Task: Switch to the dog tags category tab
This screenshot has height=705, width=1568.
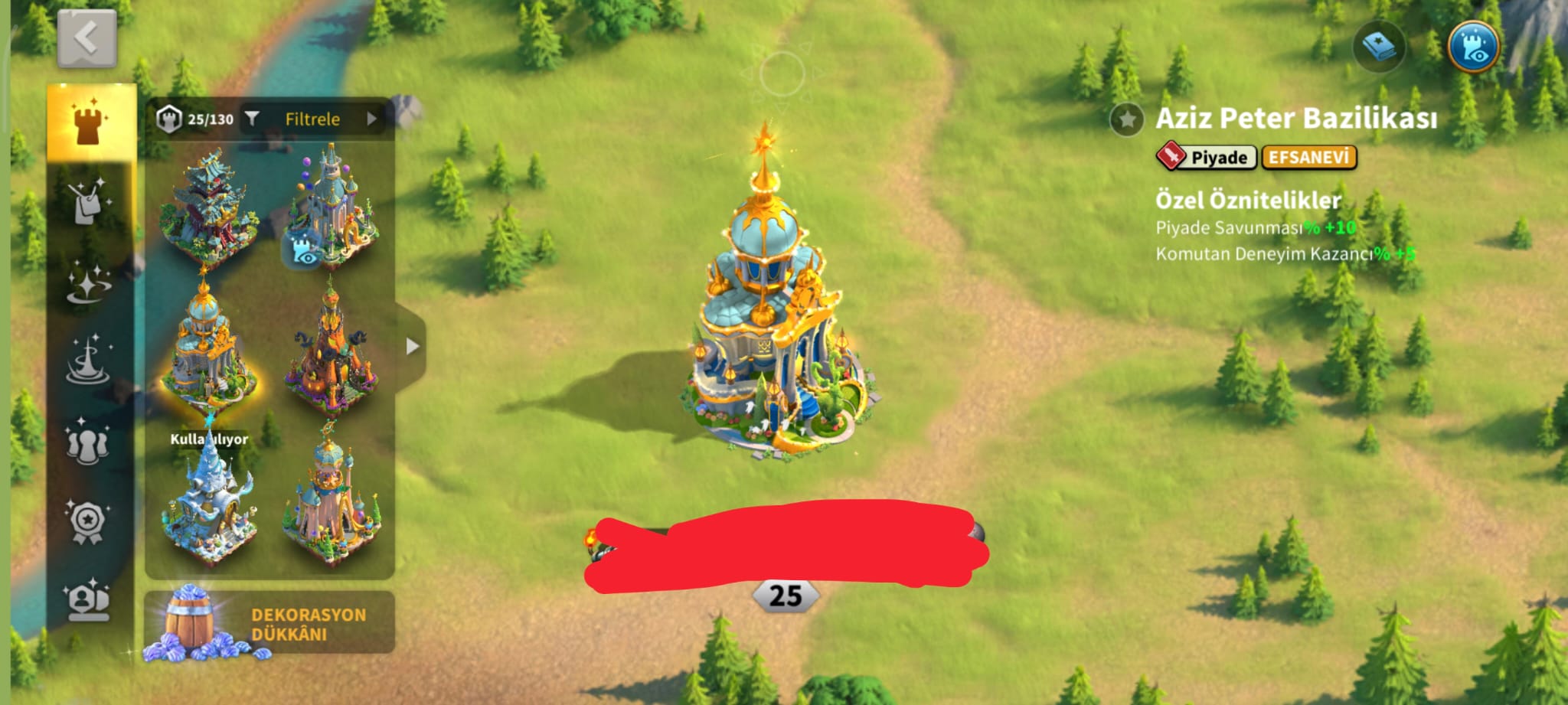Action: pyautogui.click(x=88, y=203)
